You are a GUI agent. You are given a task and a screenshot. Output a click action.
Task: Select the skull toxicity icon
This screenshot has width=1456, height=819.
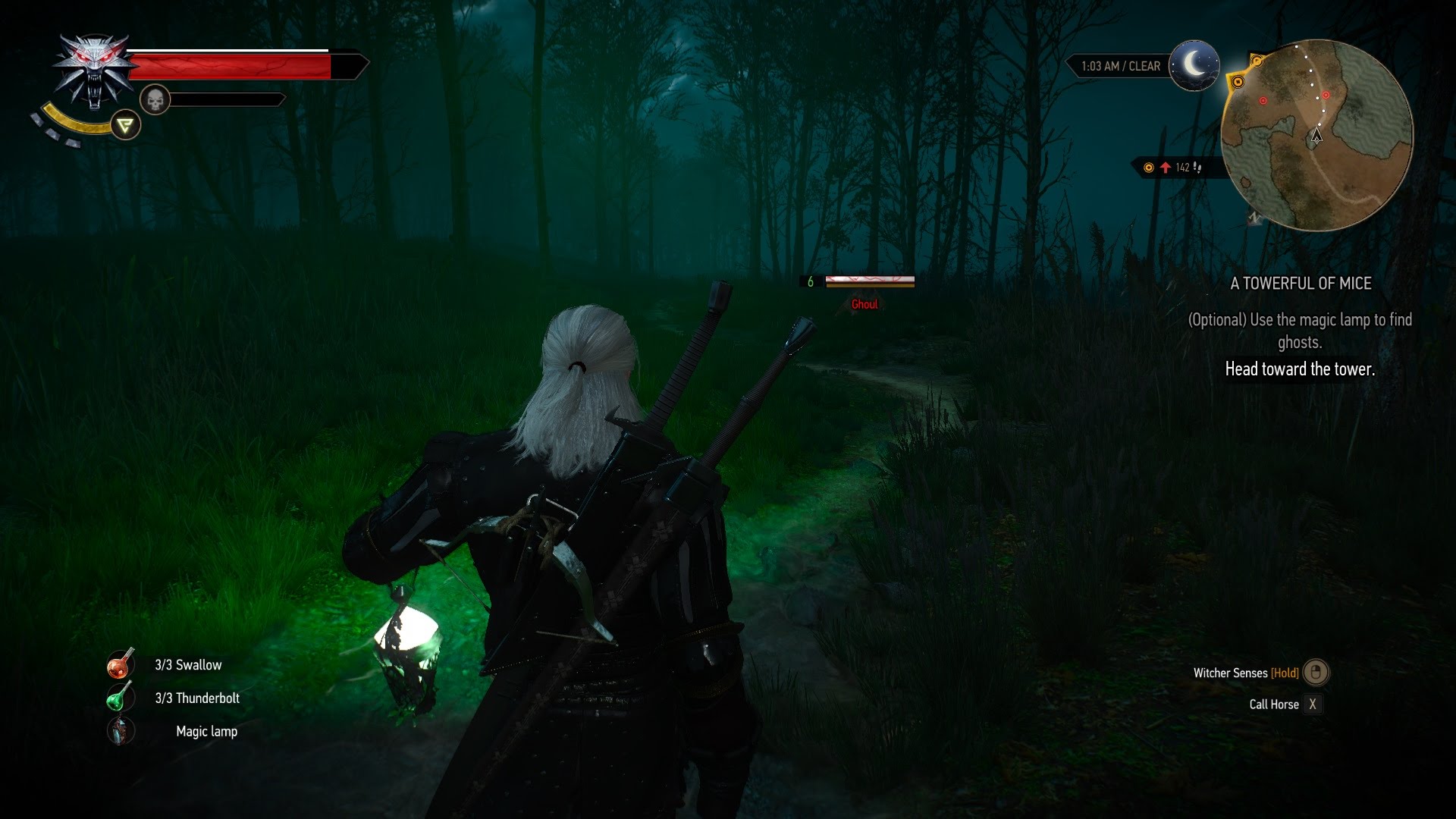click(155, 99)
